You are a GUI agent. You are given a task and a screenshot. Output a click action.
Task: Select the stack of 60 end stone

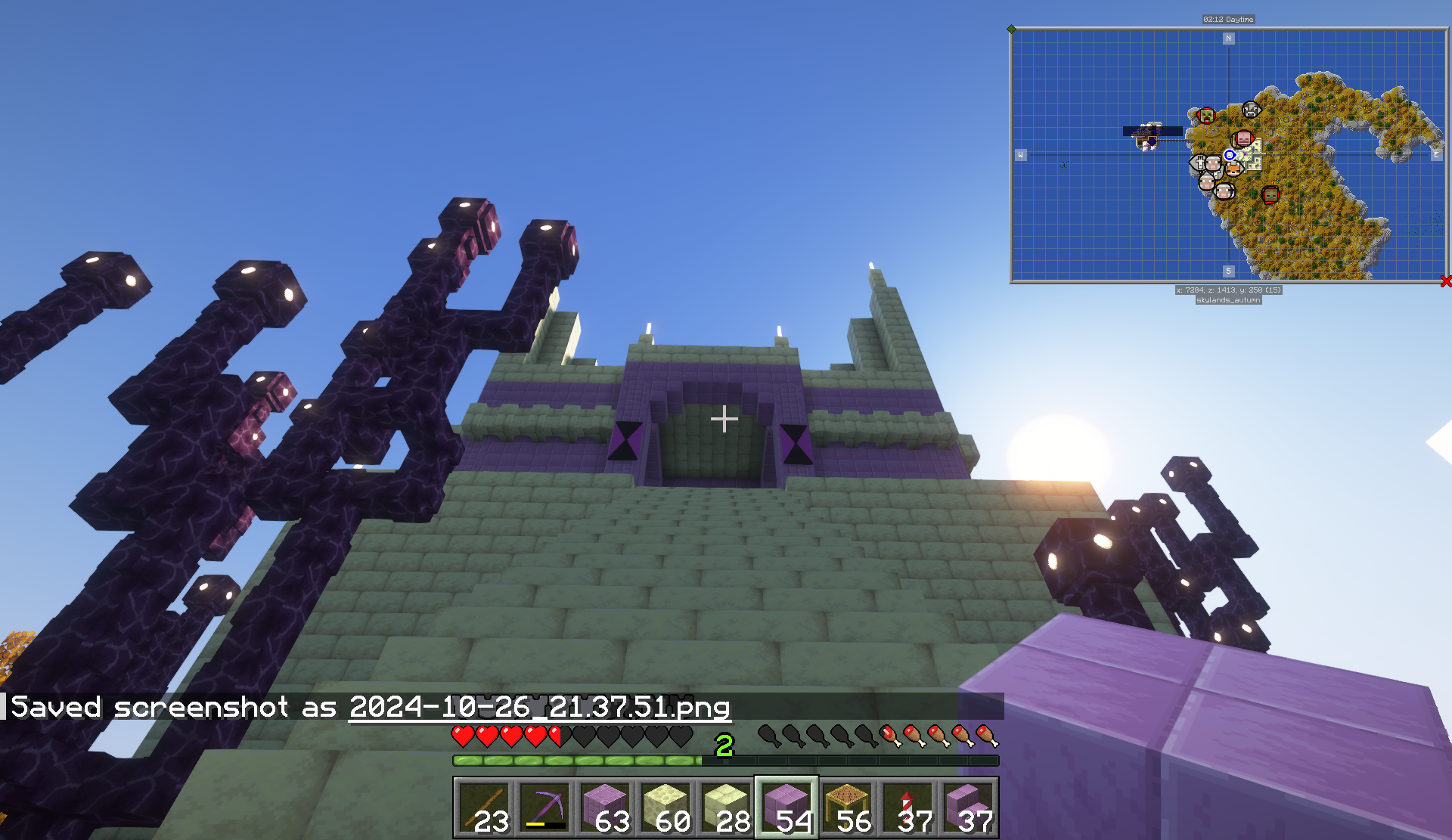[x=665, y=807]
